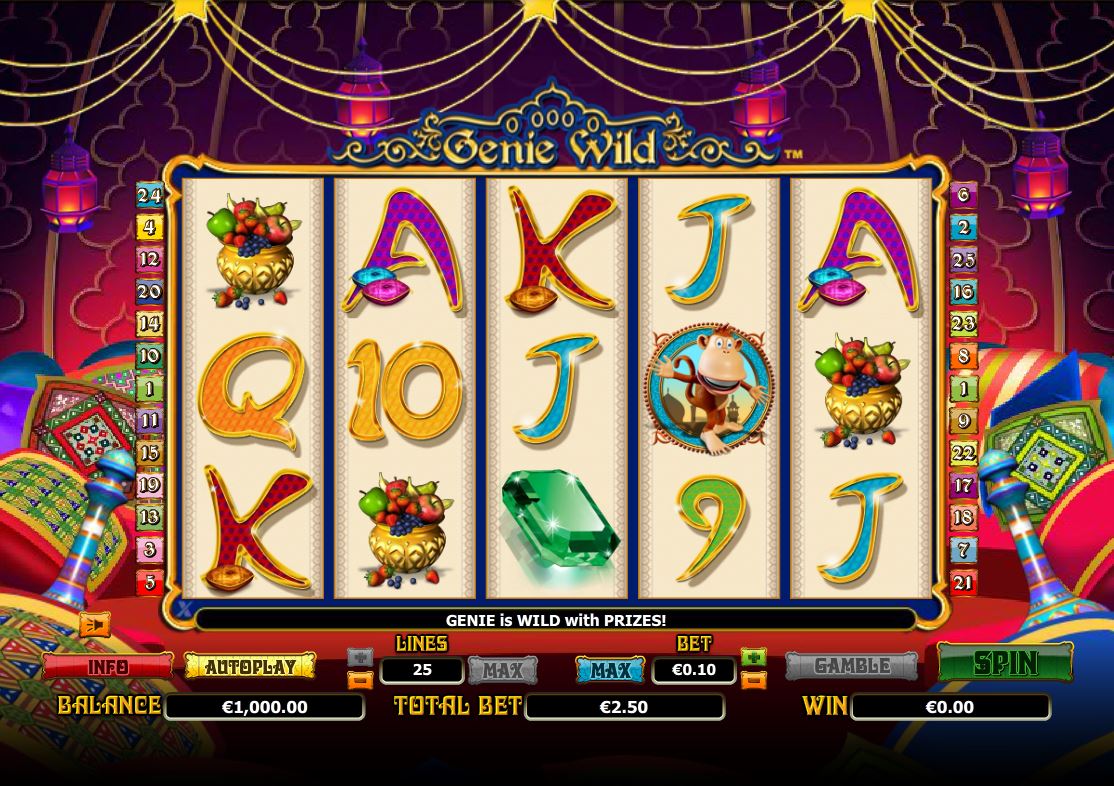Image resolution: width=1114 pixels, height=786 pixels.
Task: Click the grey GAMBLE button
Action: 851,666
